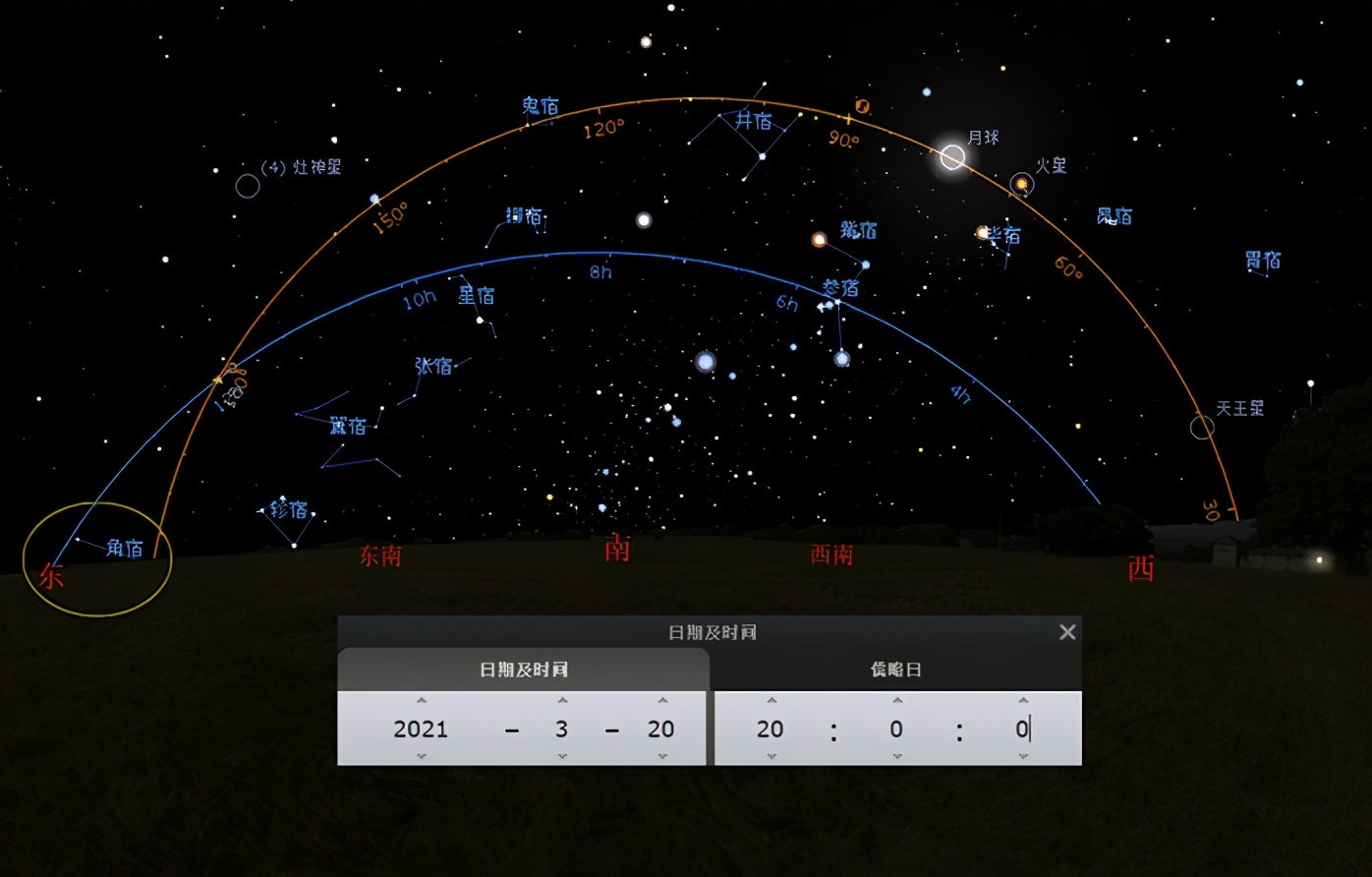1372x877 pixels.
Task: Decrease the minutes with the down arrow
Action: [897, 756]
